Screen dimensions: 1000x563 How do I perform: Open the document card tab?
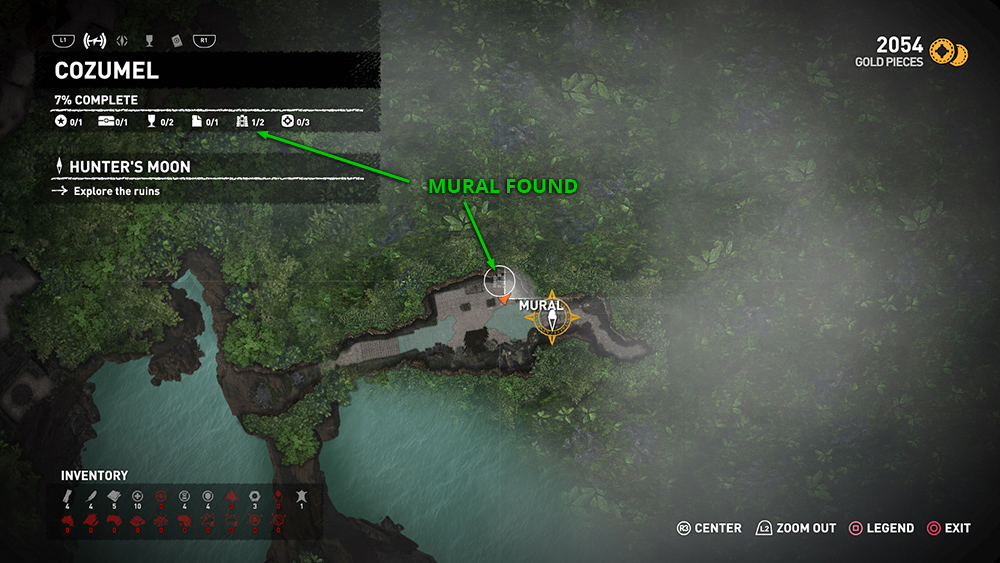tap(176, 41)
